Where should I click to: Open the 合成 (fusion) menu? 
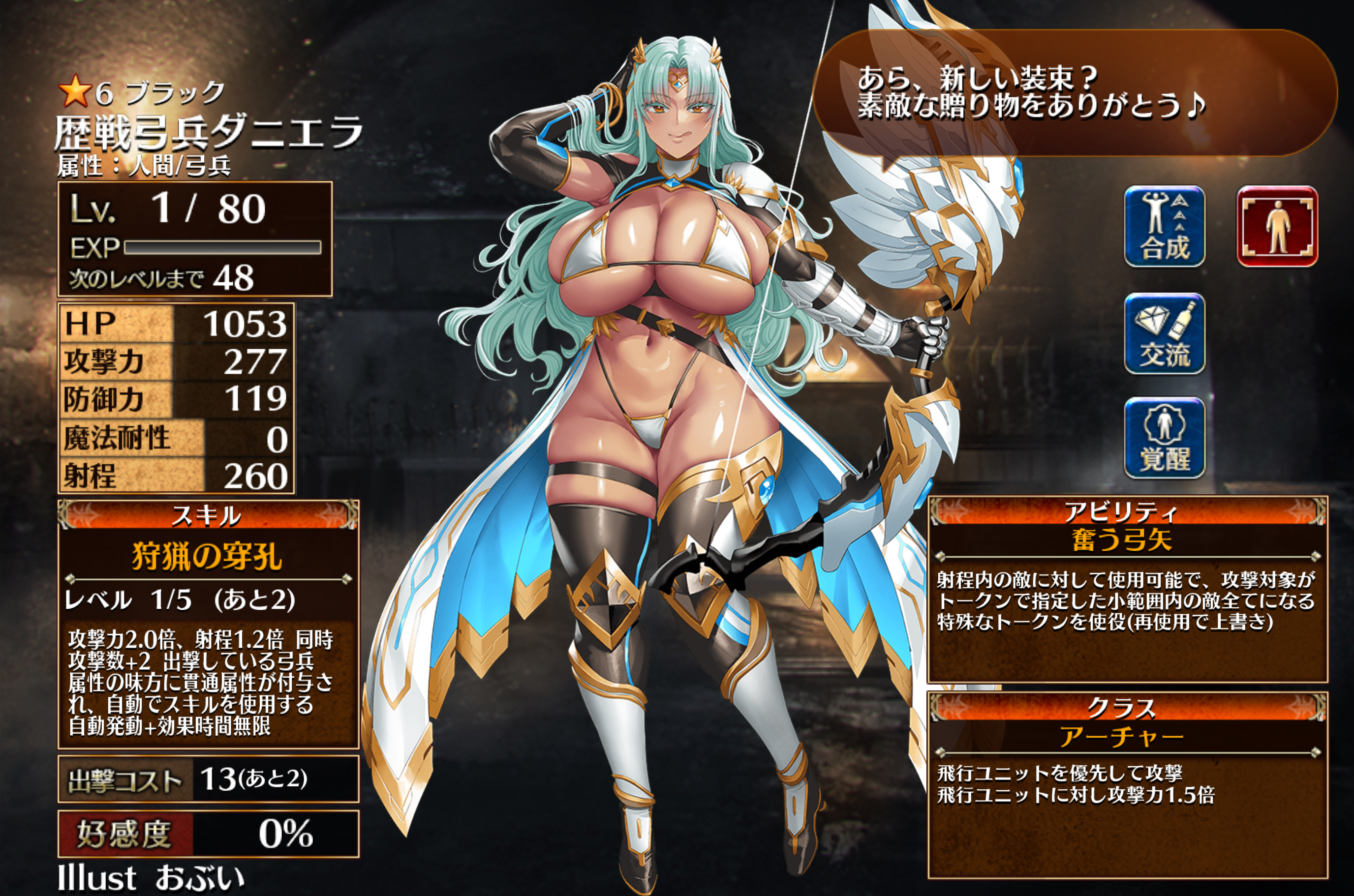(1164, 226)
